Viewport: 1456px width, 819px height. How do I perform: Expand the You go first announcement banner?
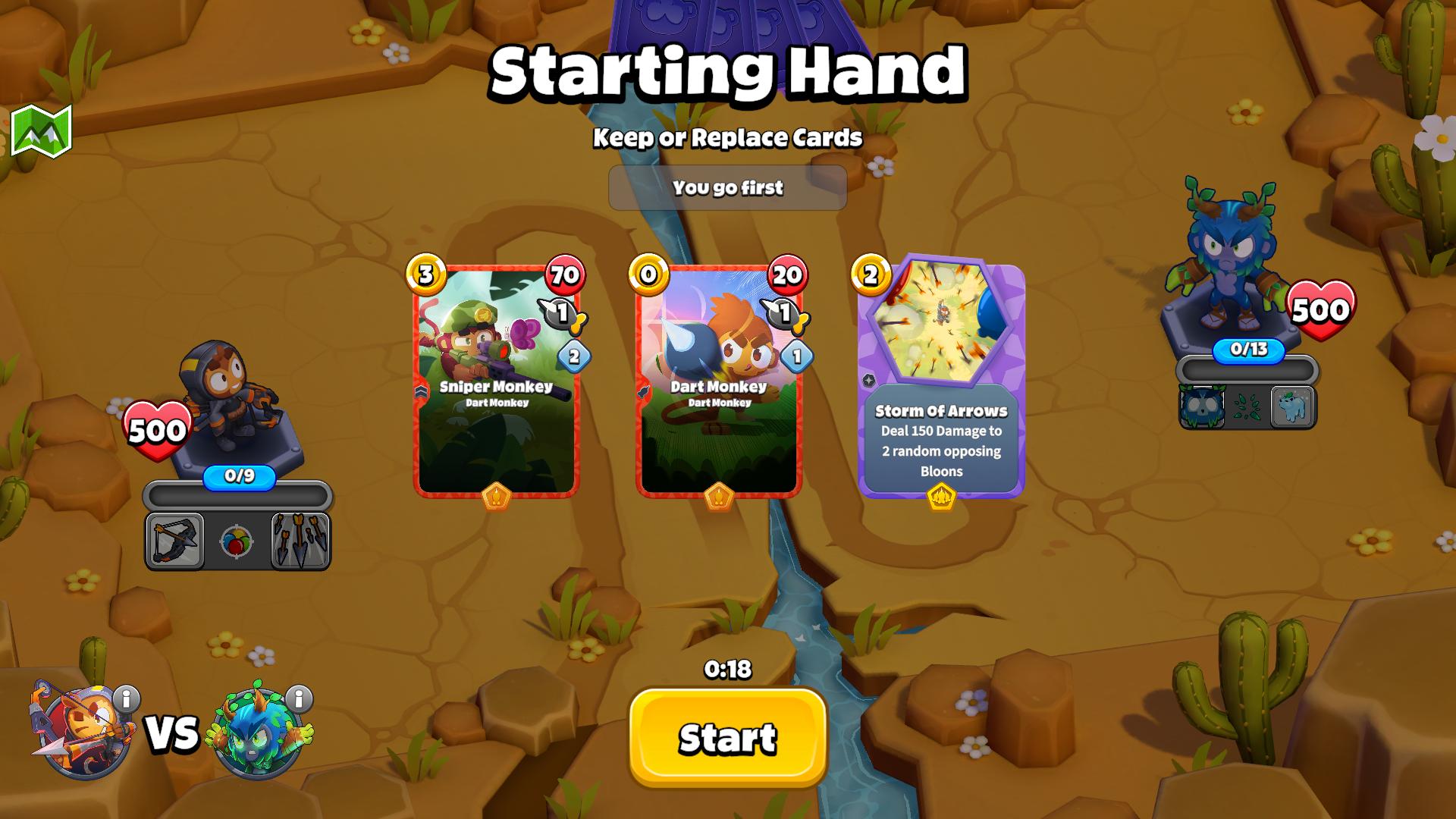727,187
